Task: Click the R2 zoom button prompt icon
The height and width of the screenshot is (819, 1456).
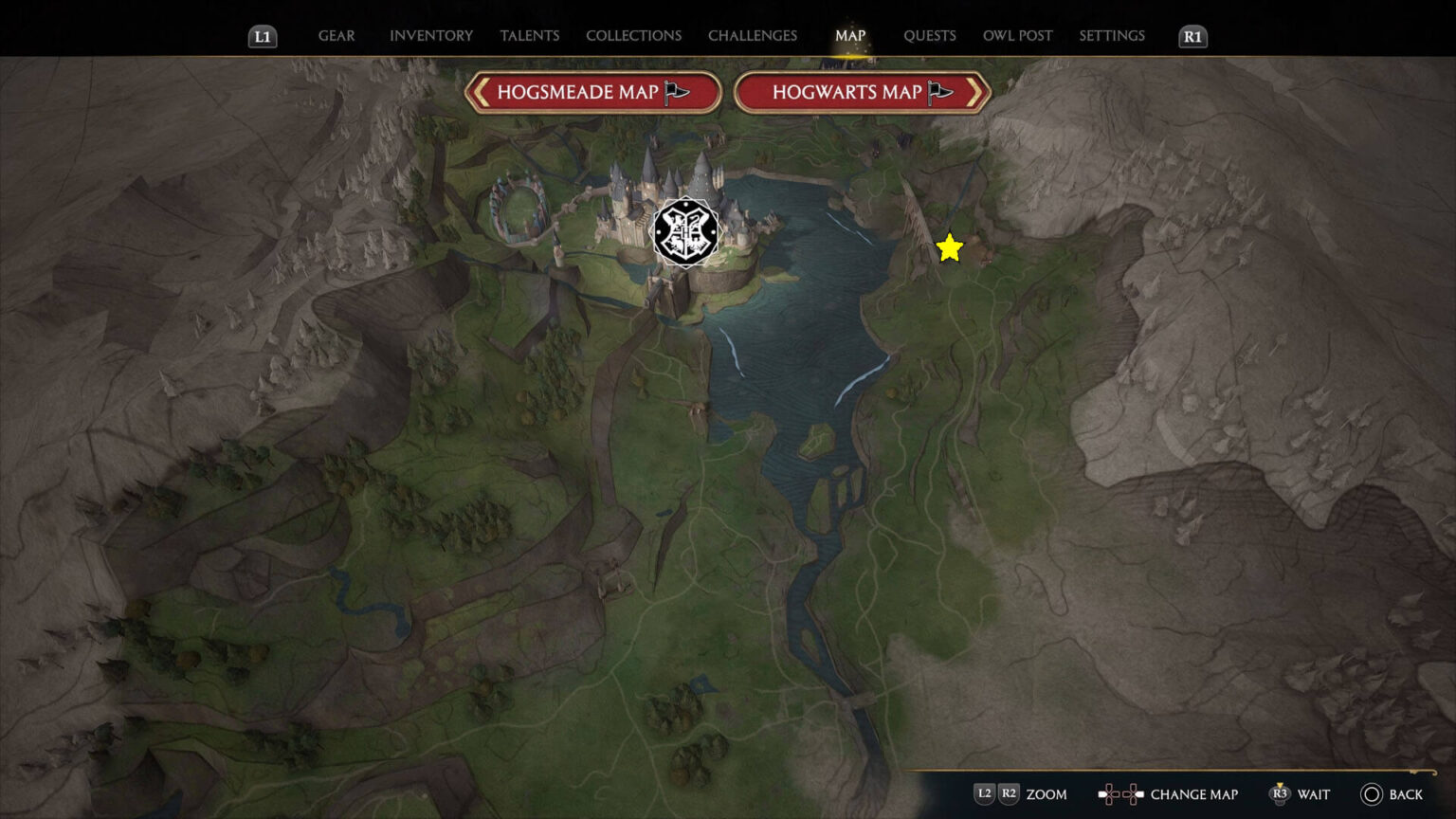Action: [x=1008, y=794]
